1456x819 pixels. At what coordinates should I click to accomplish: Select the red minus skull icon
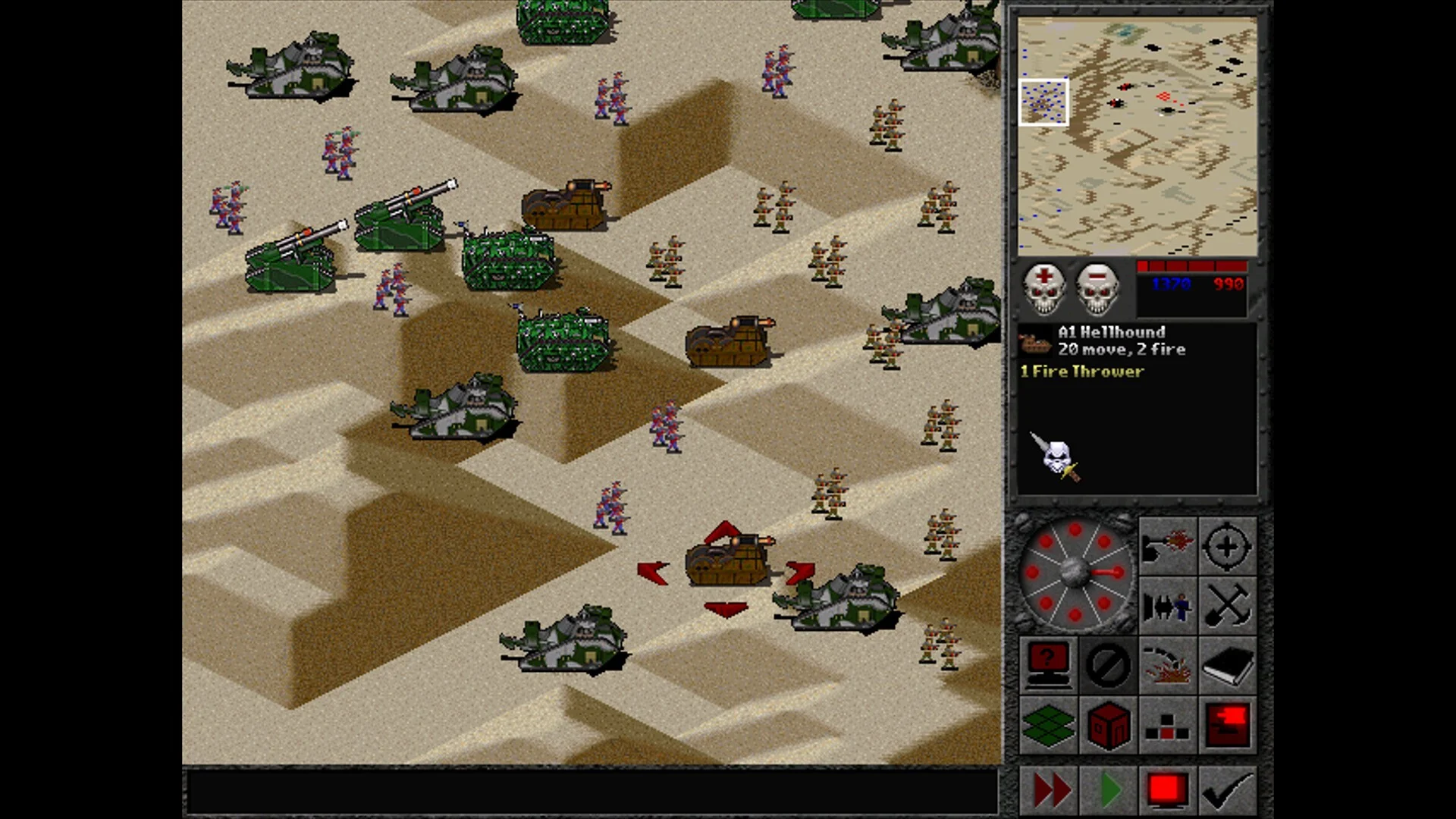1097,287
